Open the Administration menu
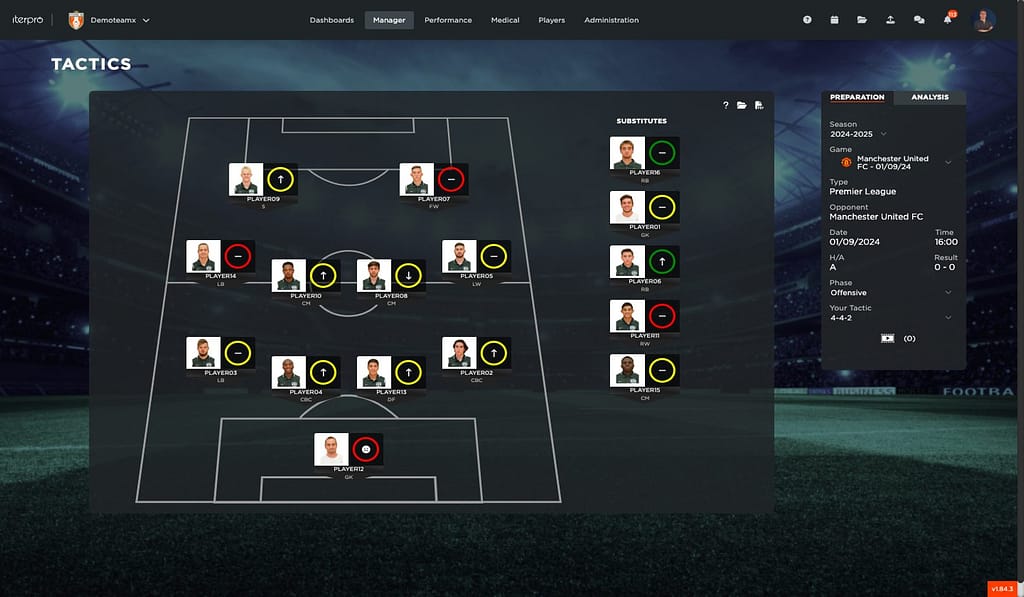Viewport: 1024px width, 597px height. (611, 20)
